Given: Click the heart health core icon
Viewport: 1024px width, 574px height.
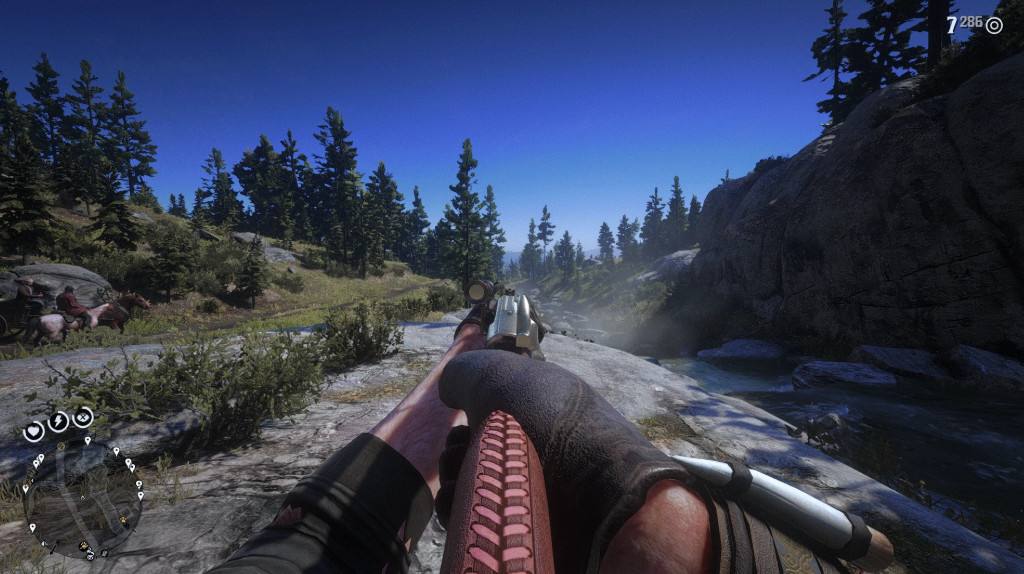Looking at the screenshot, I should tap(34, 431).
